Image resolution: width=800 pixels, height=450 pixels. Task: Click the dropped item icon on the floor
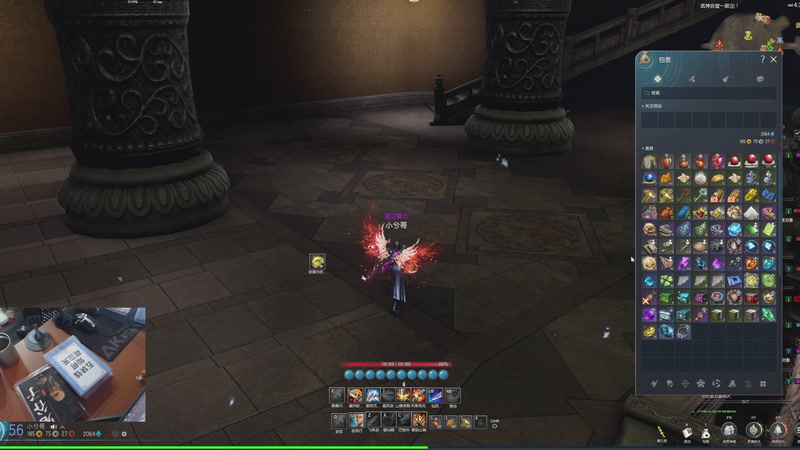[x=316, y=261]
